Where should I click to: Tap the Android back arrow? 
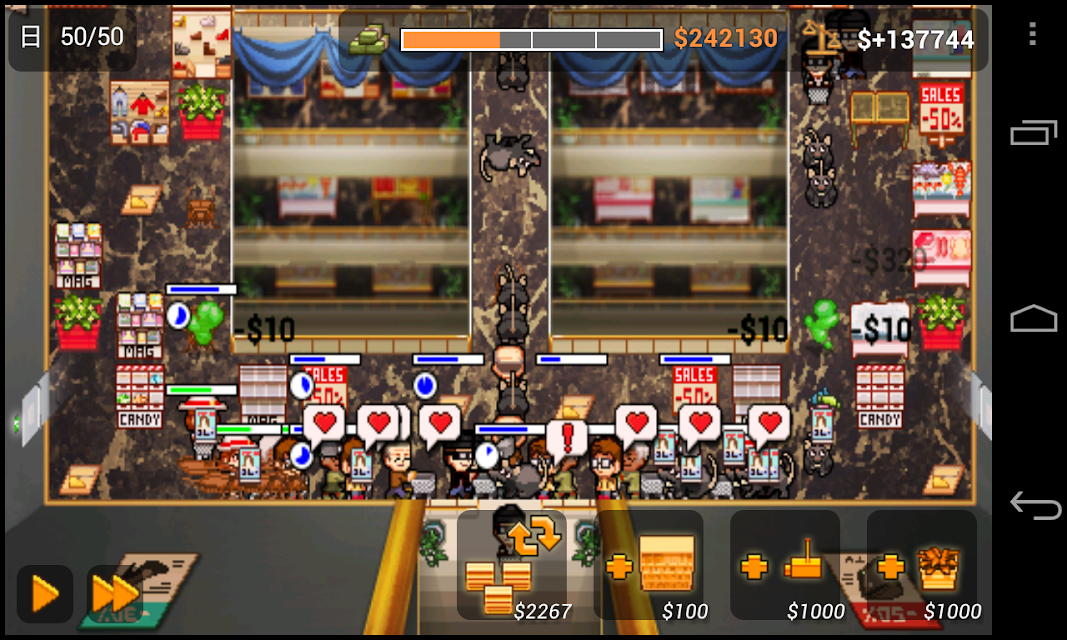pos(1033,504)
